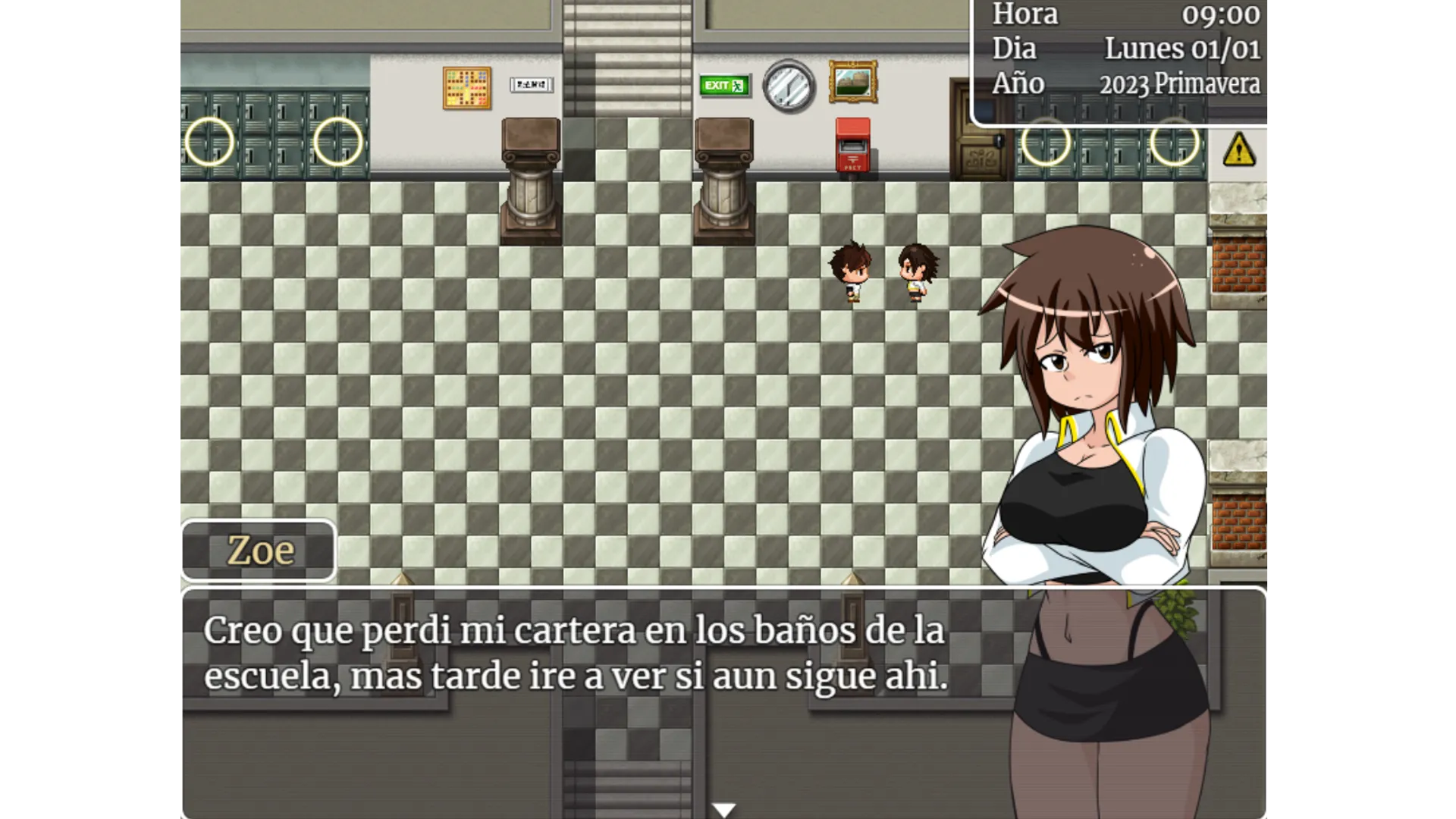This screenshot has width=1456, height=819.
Task: Open the framed painting in the gold frame
Action: 855,81
